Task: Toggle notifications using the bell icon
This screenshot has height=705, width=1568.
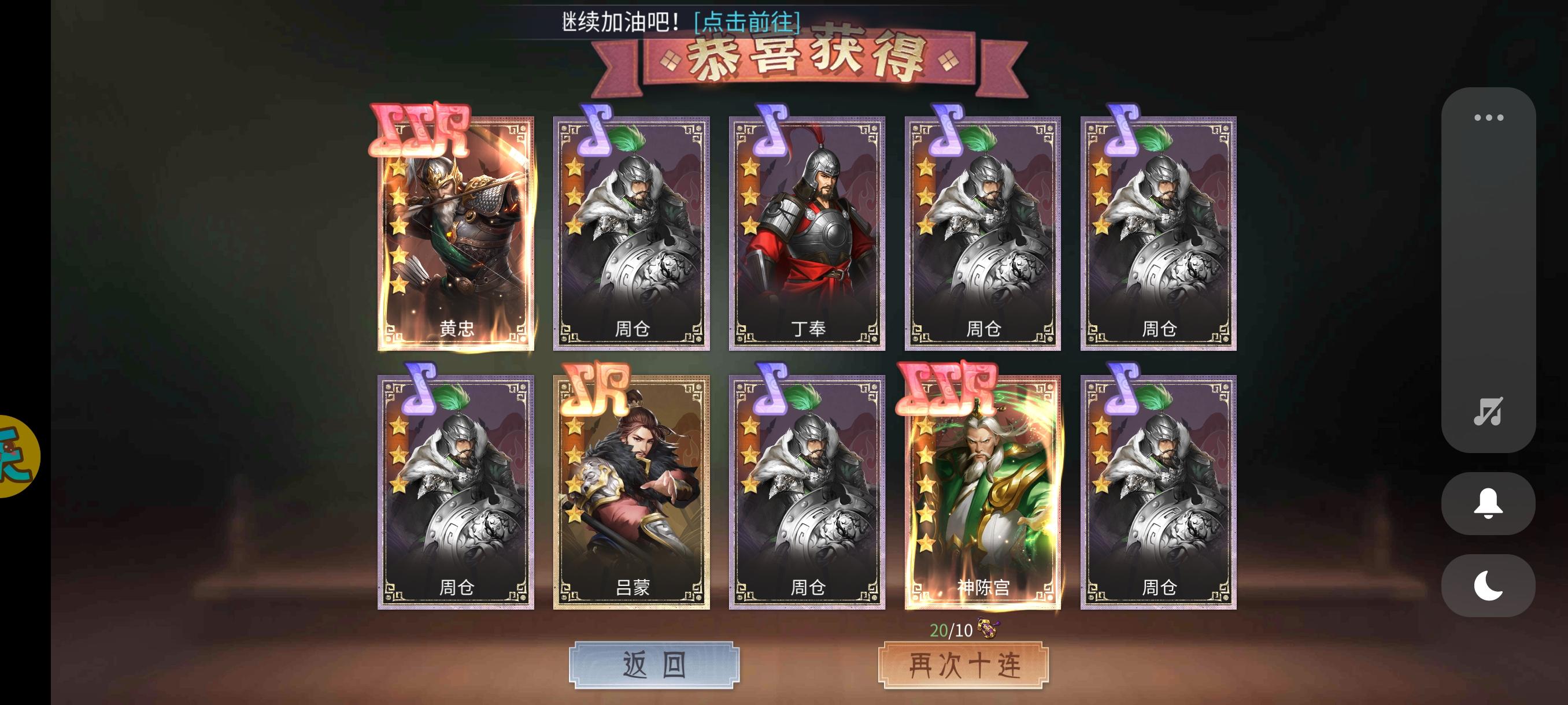Action: pyautogui.click(x=1488, y=505)
